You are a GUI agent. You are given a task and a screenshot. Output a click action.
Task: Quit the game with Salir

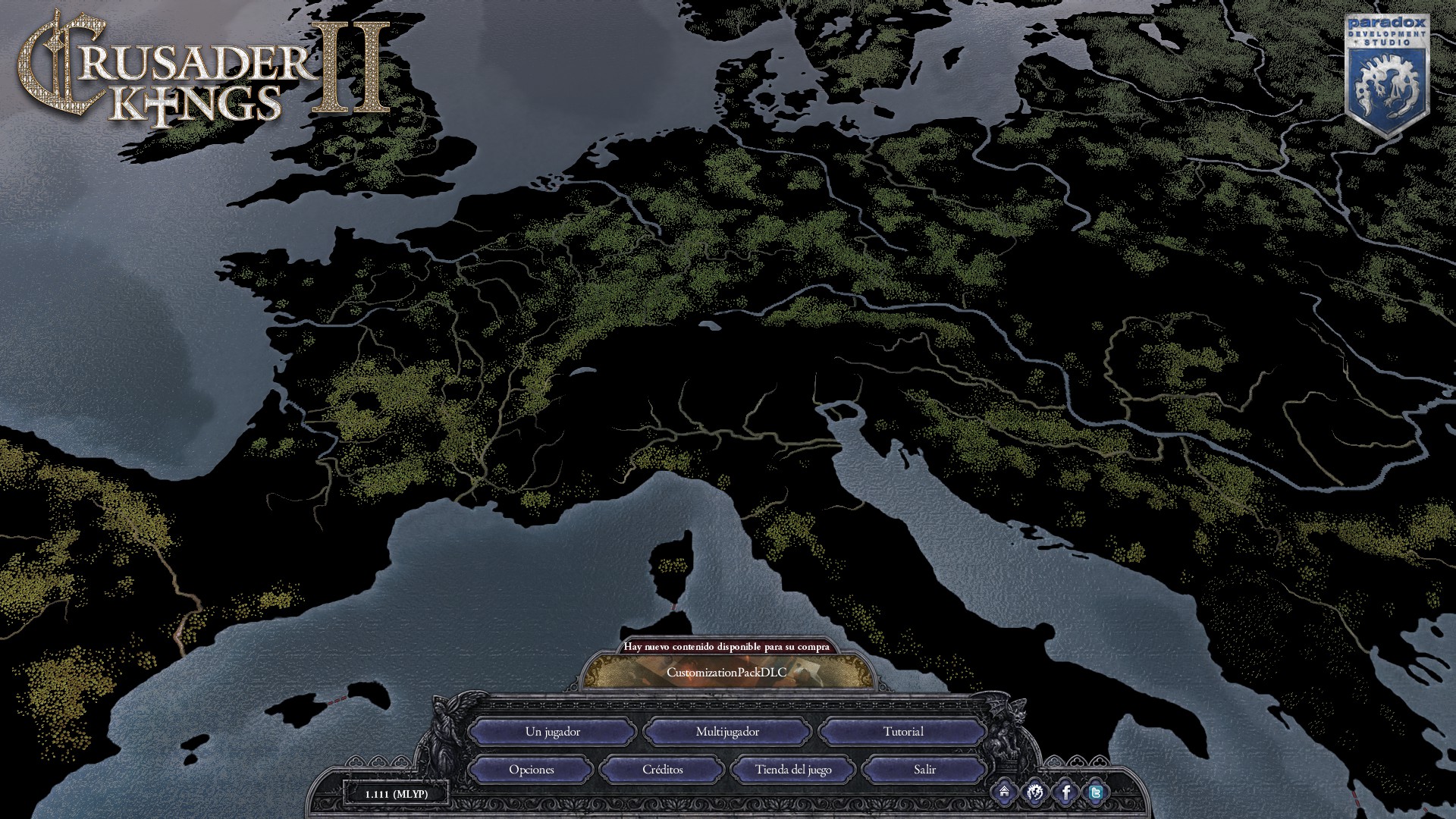click(x=924, y=770)
